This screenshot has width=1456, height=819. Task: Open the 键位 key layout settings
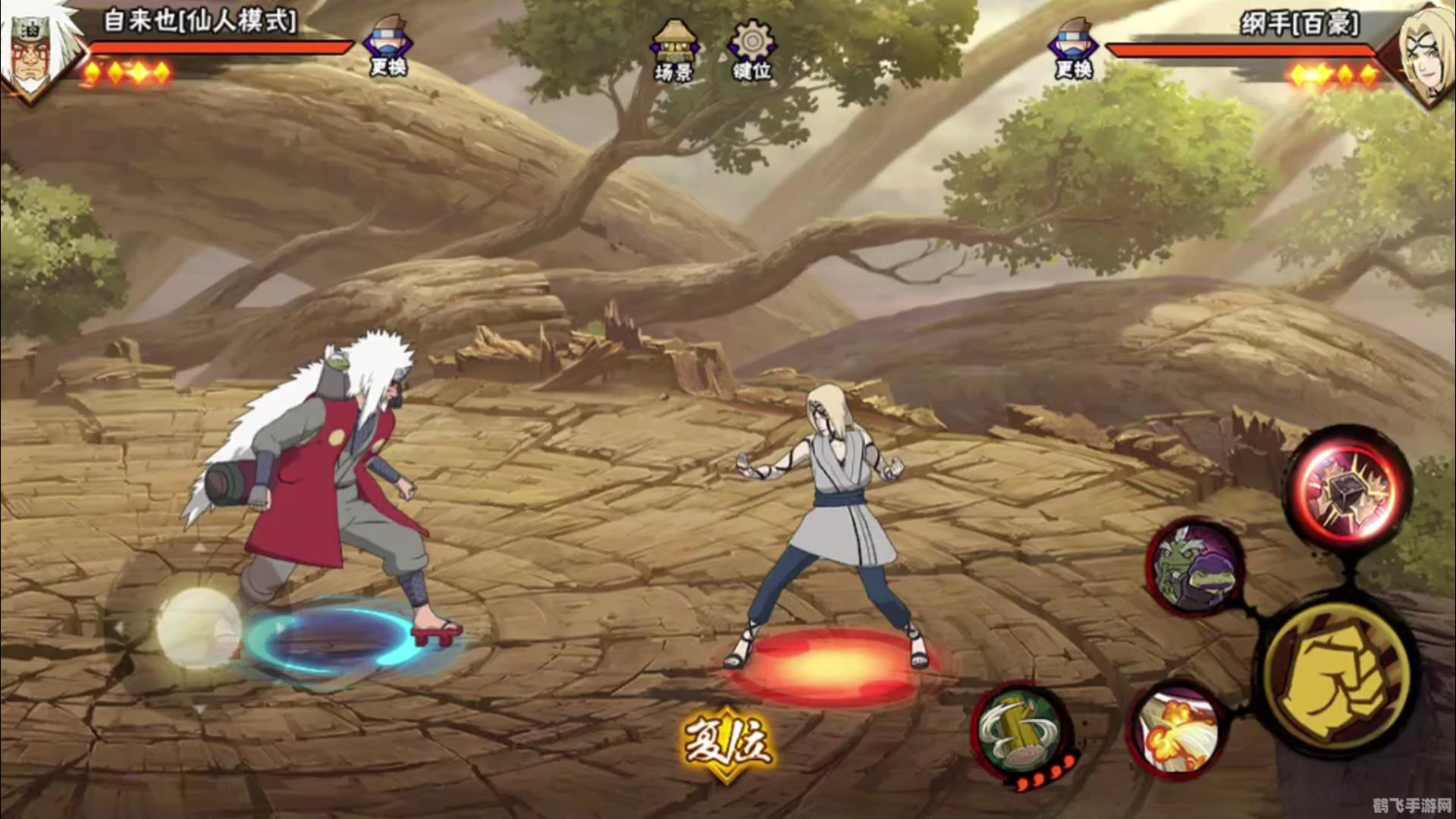(x=752, y=52)
